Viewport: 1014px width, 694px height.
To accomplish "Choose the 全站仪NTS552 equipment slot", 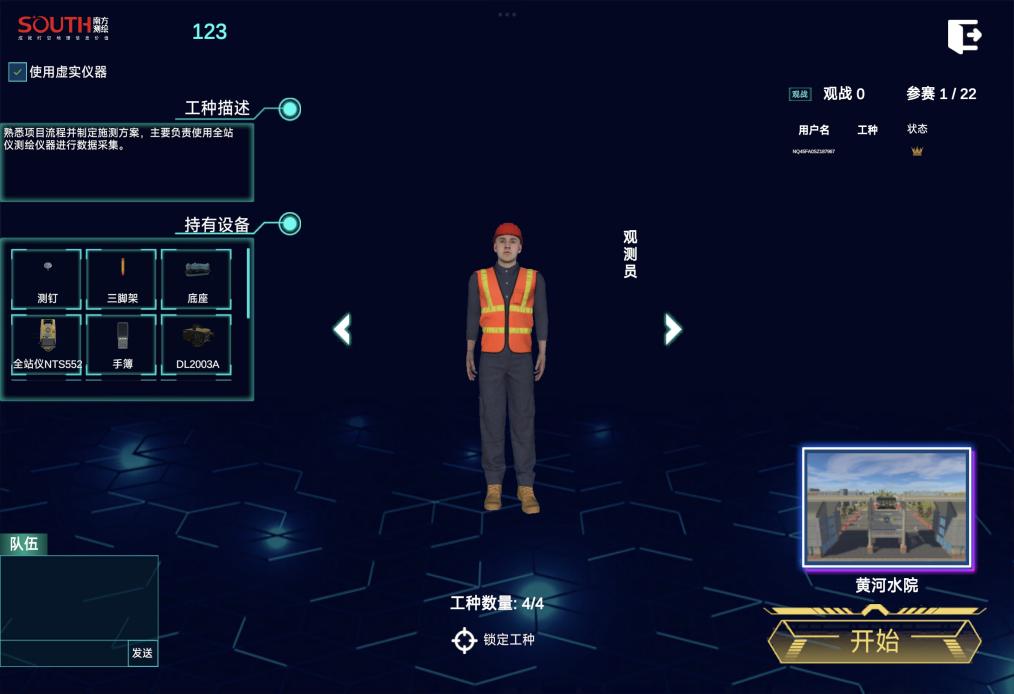I will 47,345.
